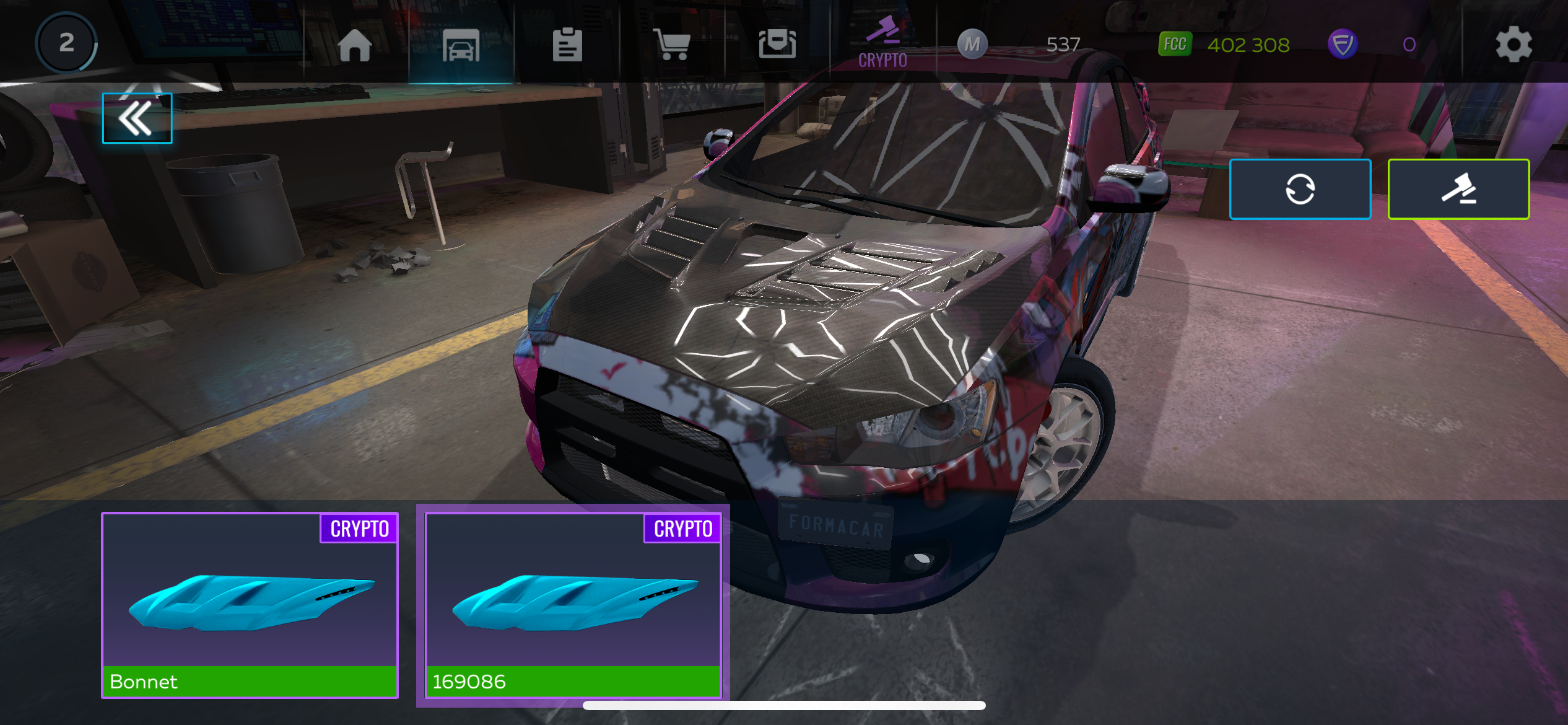Open the shopping cart store
Screen dimensions: 1568x725
pyautogui.click(x=672, y=45)
